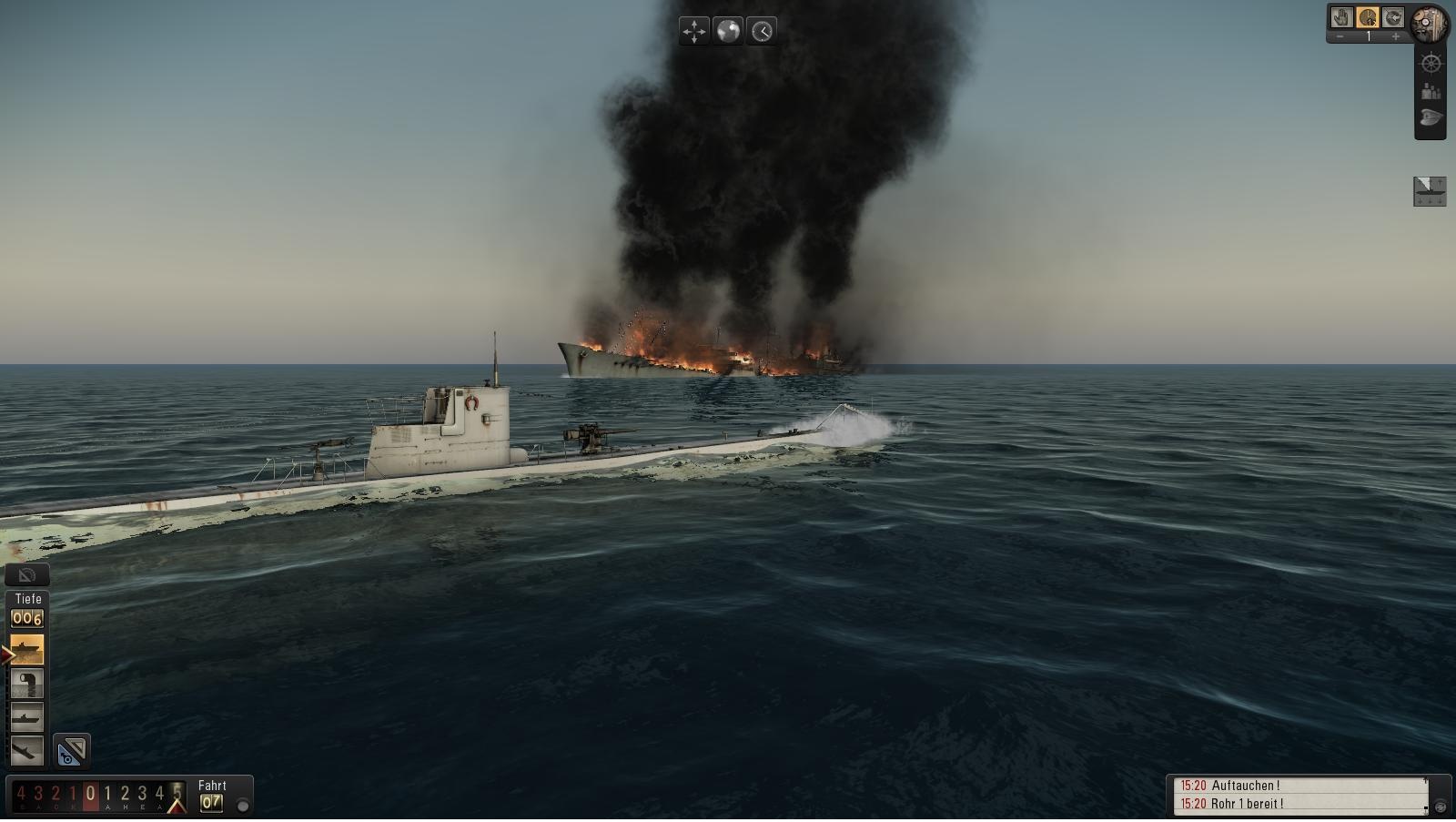The height and width of the screenshot is (822, 1456).
Task: Click the clock icon at top
Action: [x=762, y=31]
